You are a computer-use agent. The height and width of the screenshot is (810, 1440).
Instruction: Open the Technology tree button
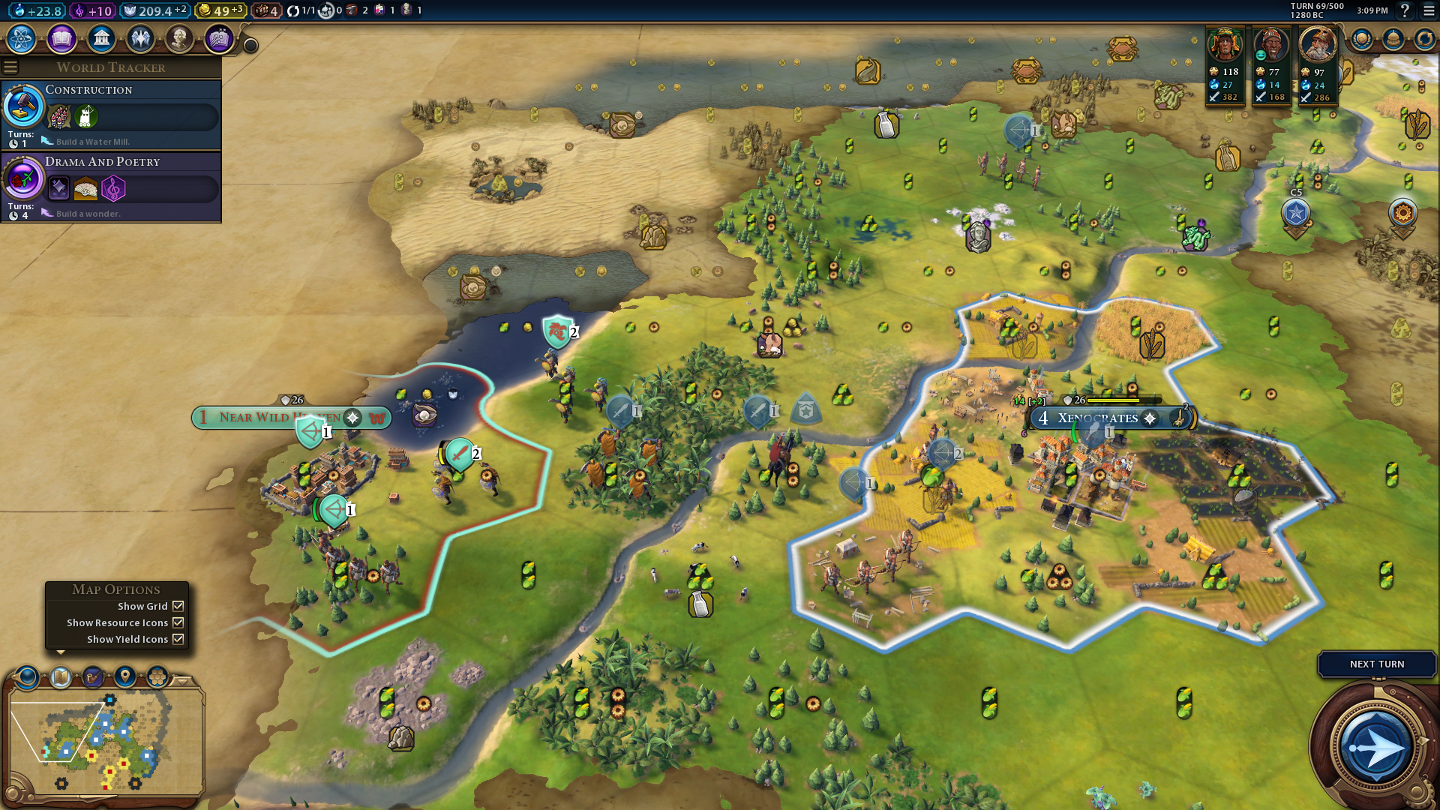coord(21,39)
